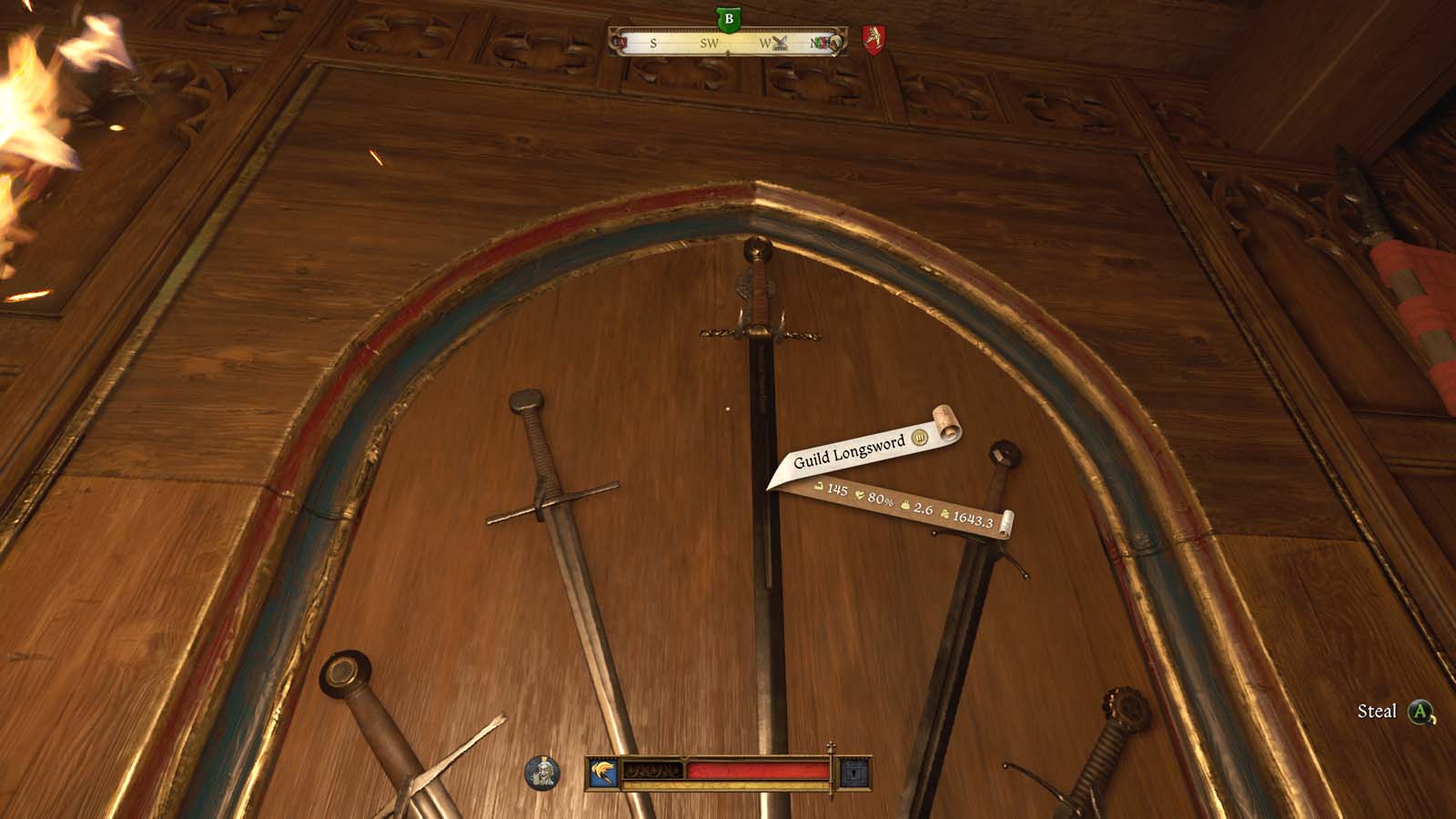Select the W direction on the compass bar
Image resolution: width=1456 pixels, height=819 pixels.
(x=764, y=43)
